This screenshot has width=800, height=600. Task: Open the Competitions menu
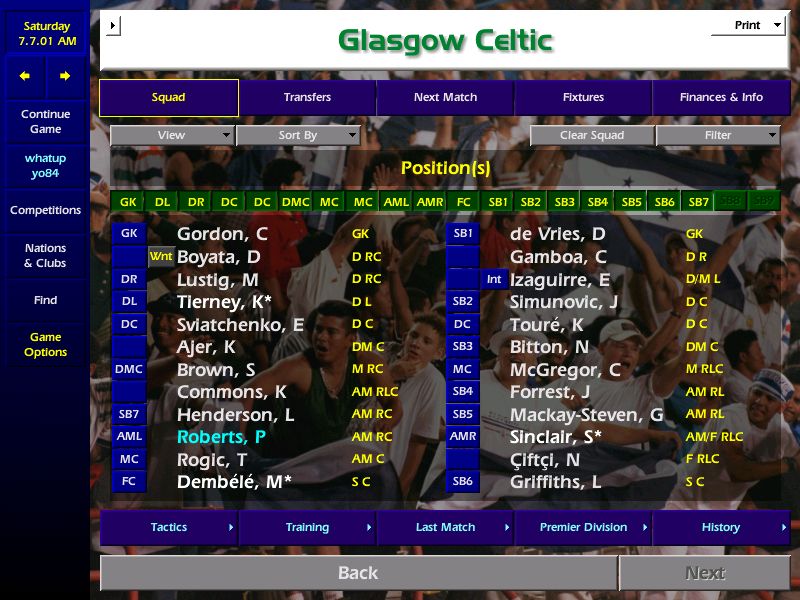tap(45, 211)
